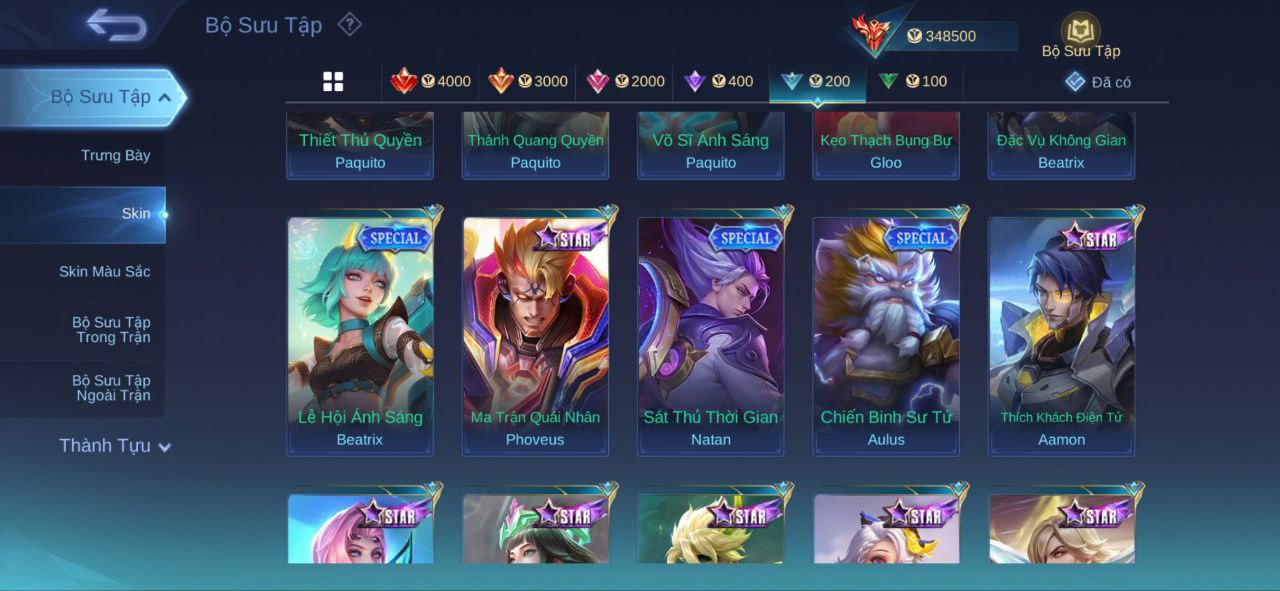Switch to the 4000 points tier tab

pyautogui.click(x=431, y=81)
